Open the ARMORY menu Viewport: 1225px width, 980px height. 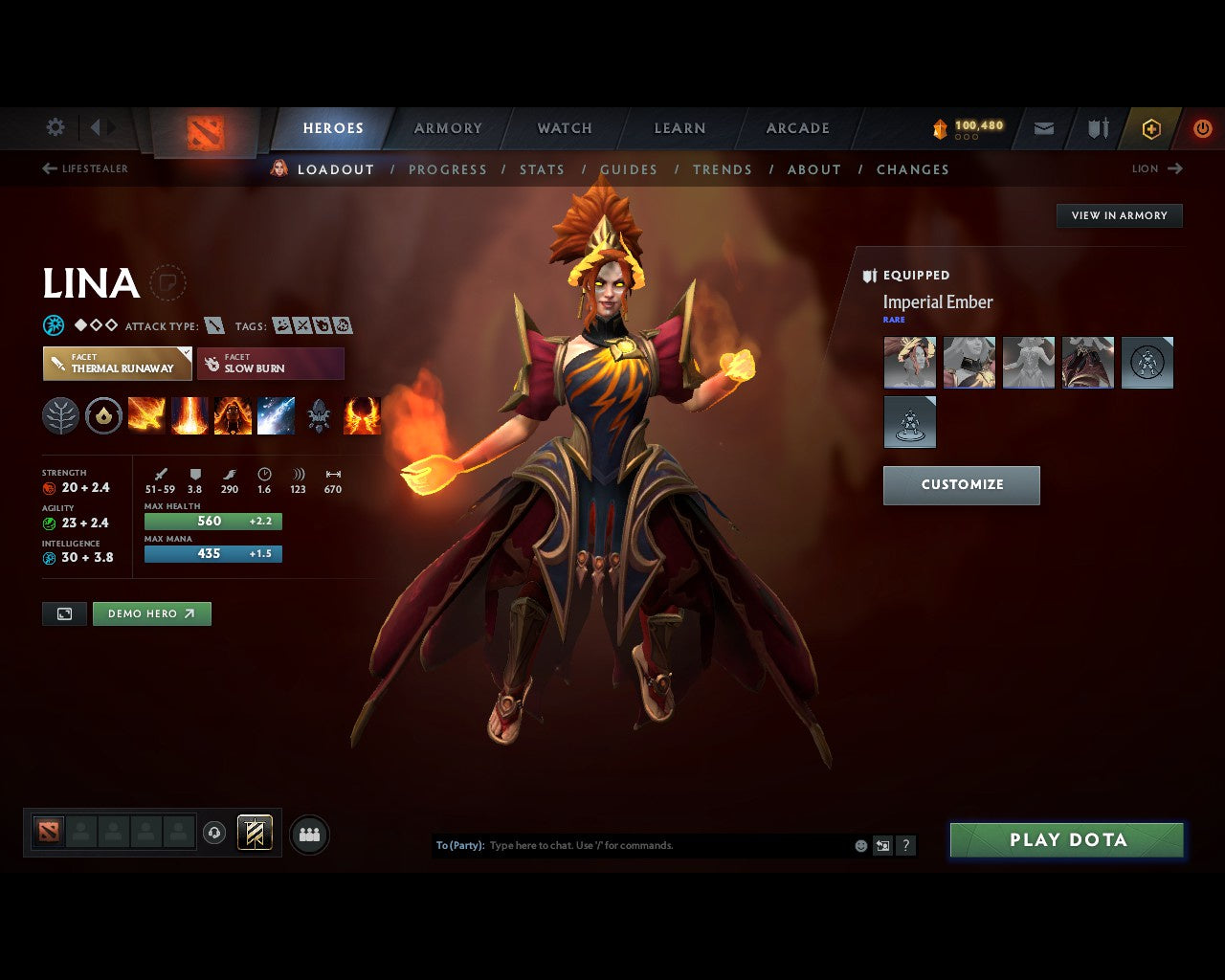[447, 127]
